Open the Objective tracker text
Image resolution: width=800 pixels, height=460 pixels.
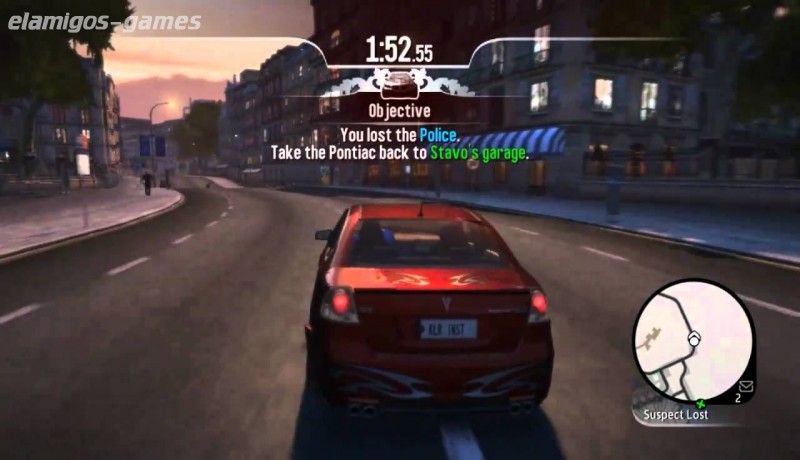399,111
